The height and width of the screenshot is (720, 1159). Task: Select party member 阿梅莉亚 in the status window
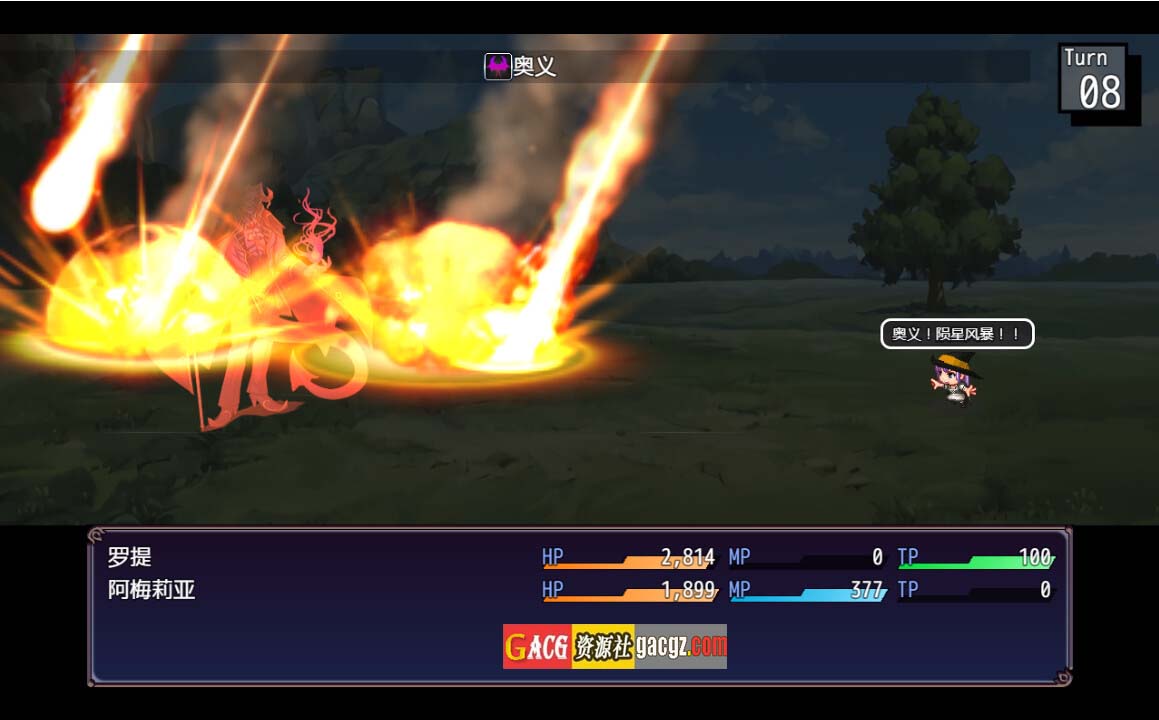(x=151, y=590)
